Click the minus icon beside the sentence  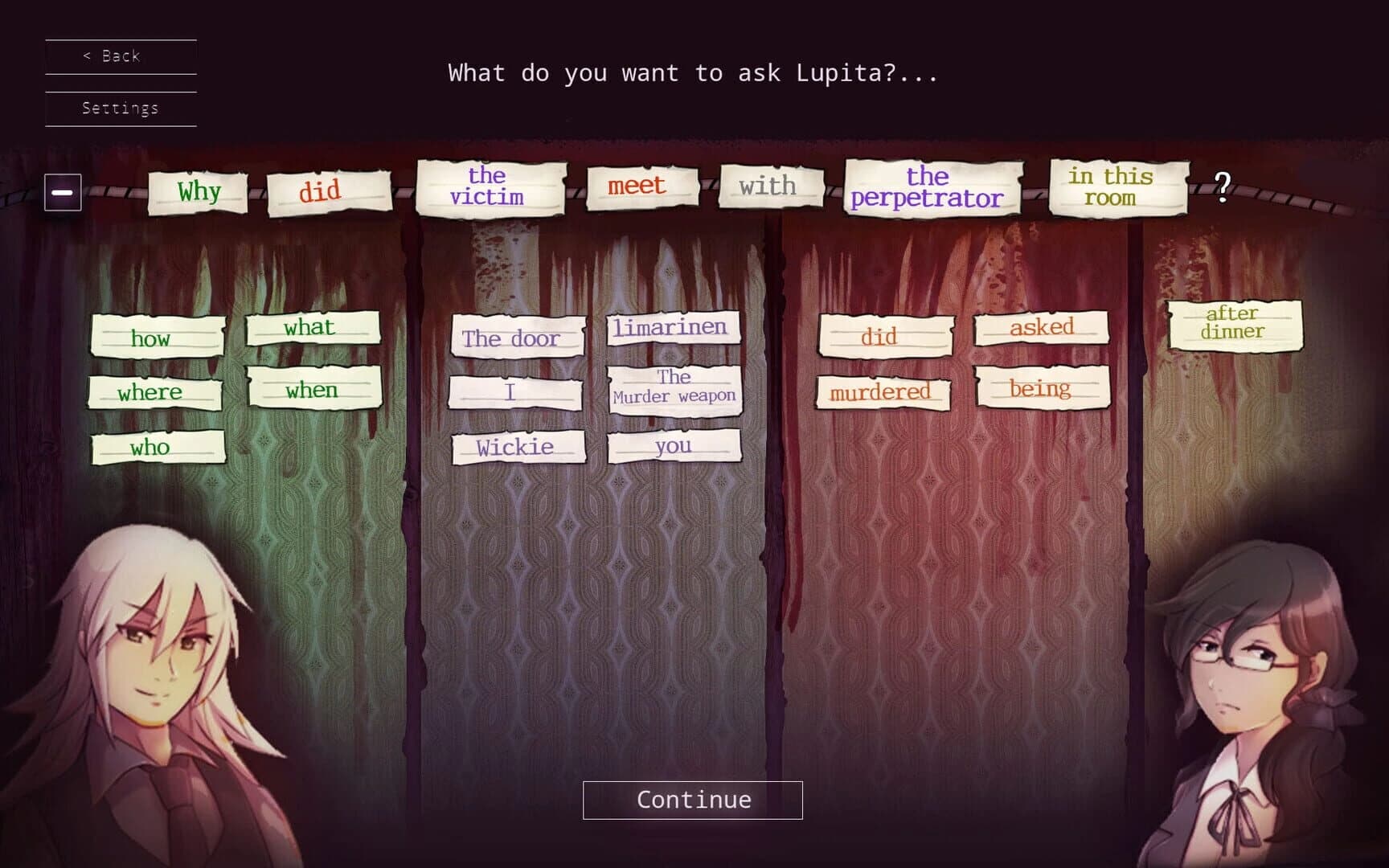[62, 192]
